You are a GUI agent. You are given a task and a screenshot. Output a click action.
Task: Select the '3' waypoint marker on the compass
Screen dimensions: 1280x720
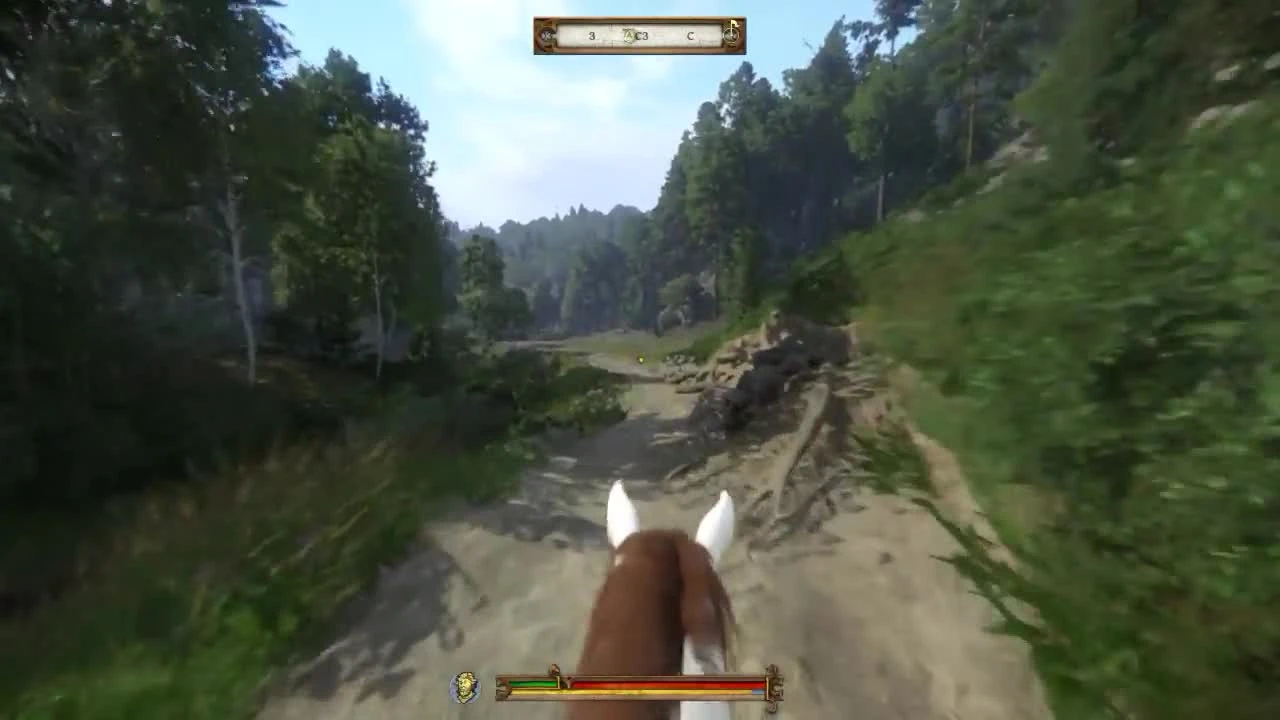click(x=592, y=36)
